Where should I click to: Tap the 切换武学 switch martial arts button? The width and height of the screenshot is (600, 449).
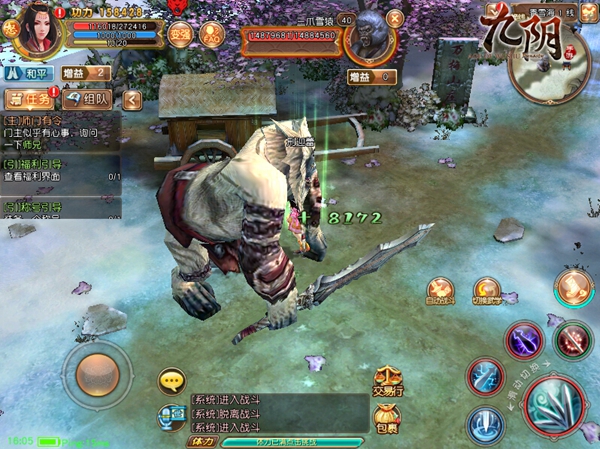(487, 292)
